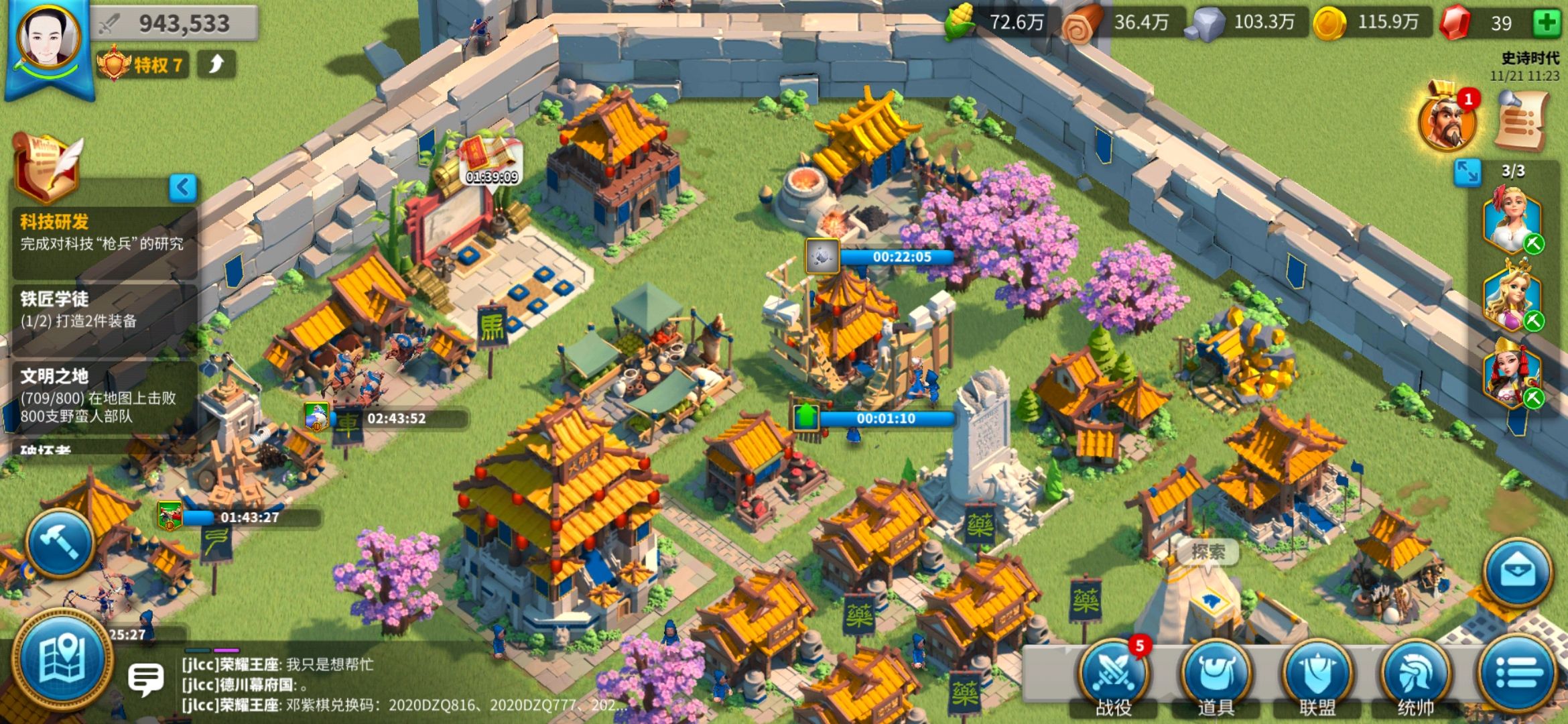Open the alliance chat box
Viewport: 1568px width, 724px height.
[x=145, y=680]
